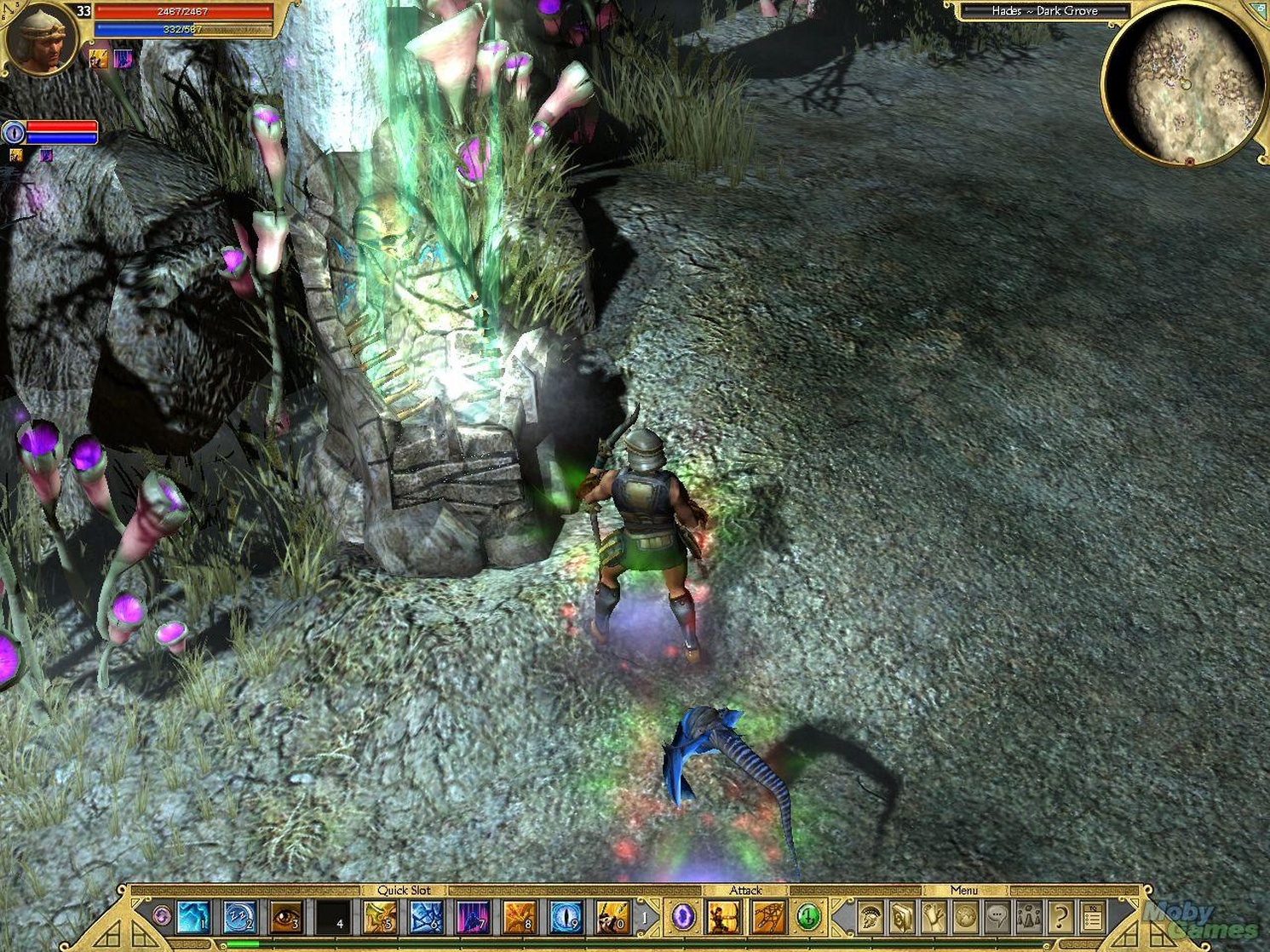Select the sleep skill in quick slot 2
Viewport: 1270px width, 952px height.
pos(238,915)
